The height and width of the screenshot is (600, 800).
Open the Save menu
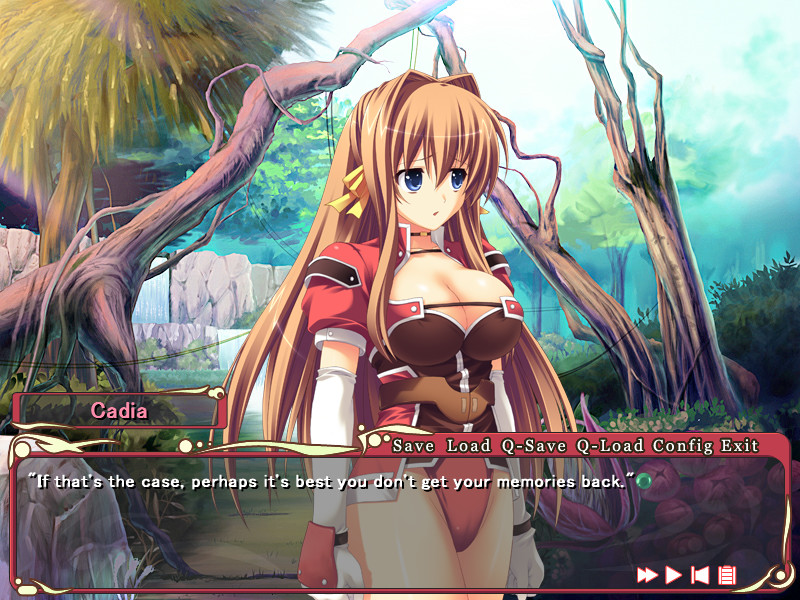[413, 446]
